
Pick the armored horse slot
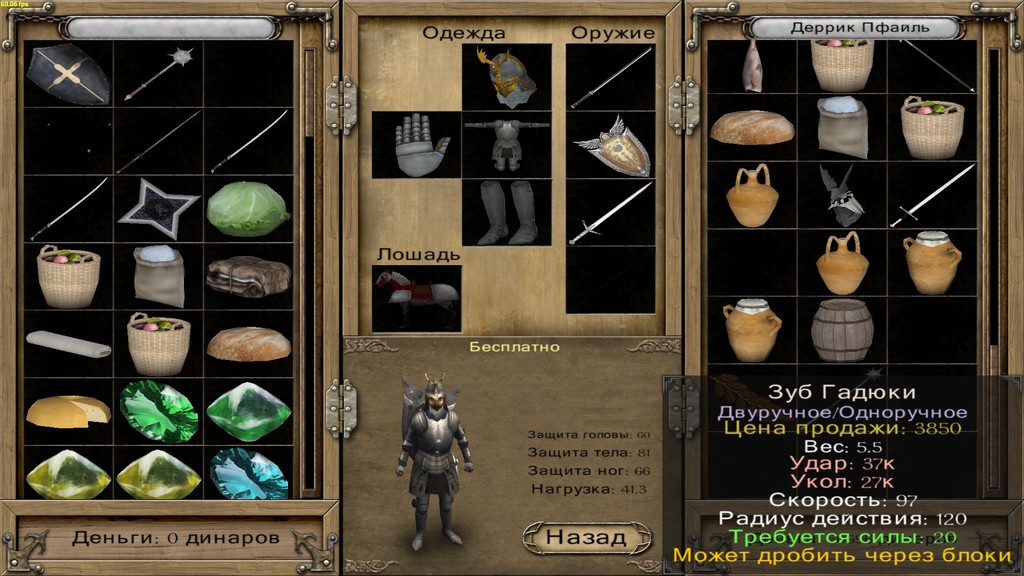coord(416,297)
